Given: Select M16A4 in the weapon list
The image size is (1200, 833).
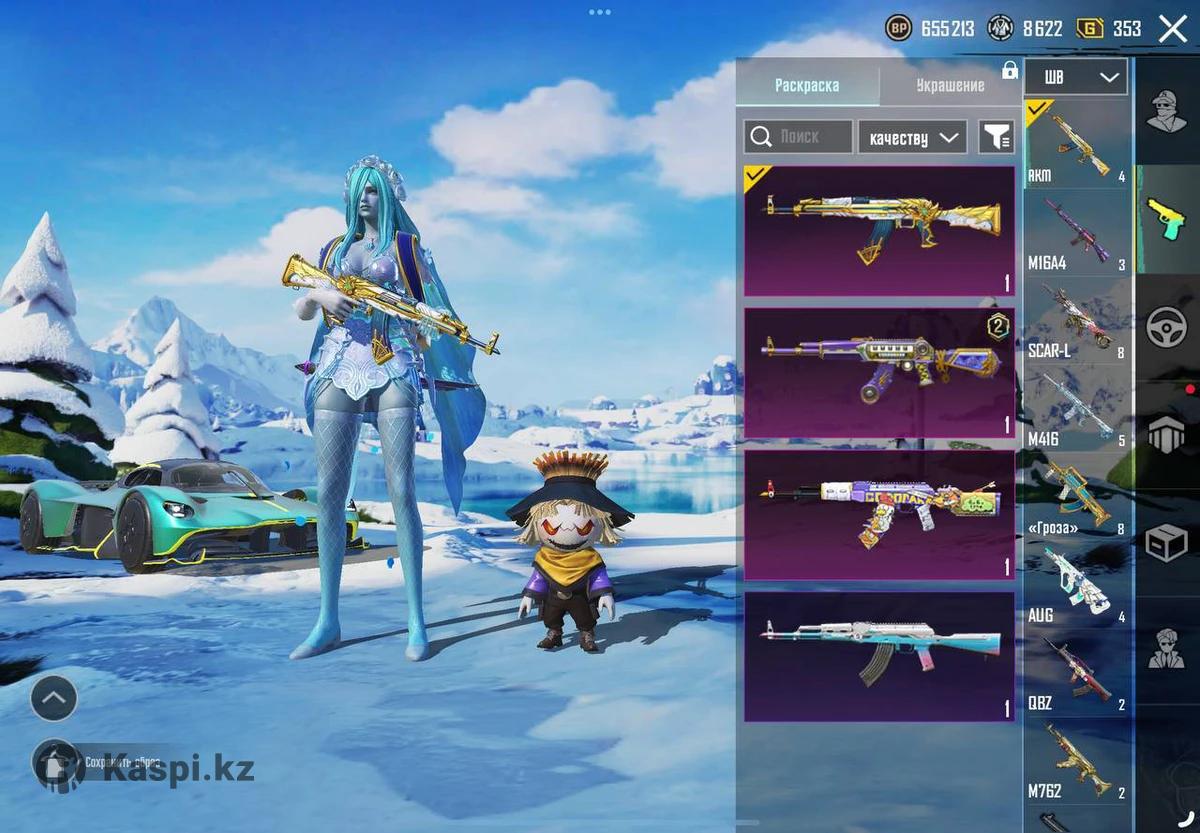Looking at the screenshot, I should (x=1077, y=236).
